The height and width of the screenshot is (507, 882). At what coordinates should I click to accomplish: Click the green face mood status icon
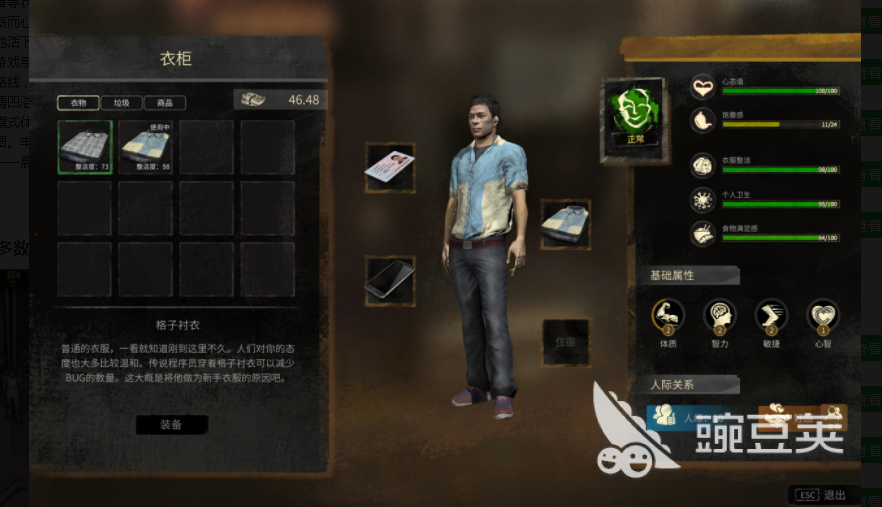click(633, 118)
